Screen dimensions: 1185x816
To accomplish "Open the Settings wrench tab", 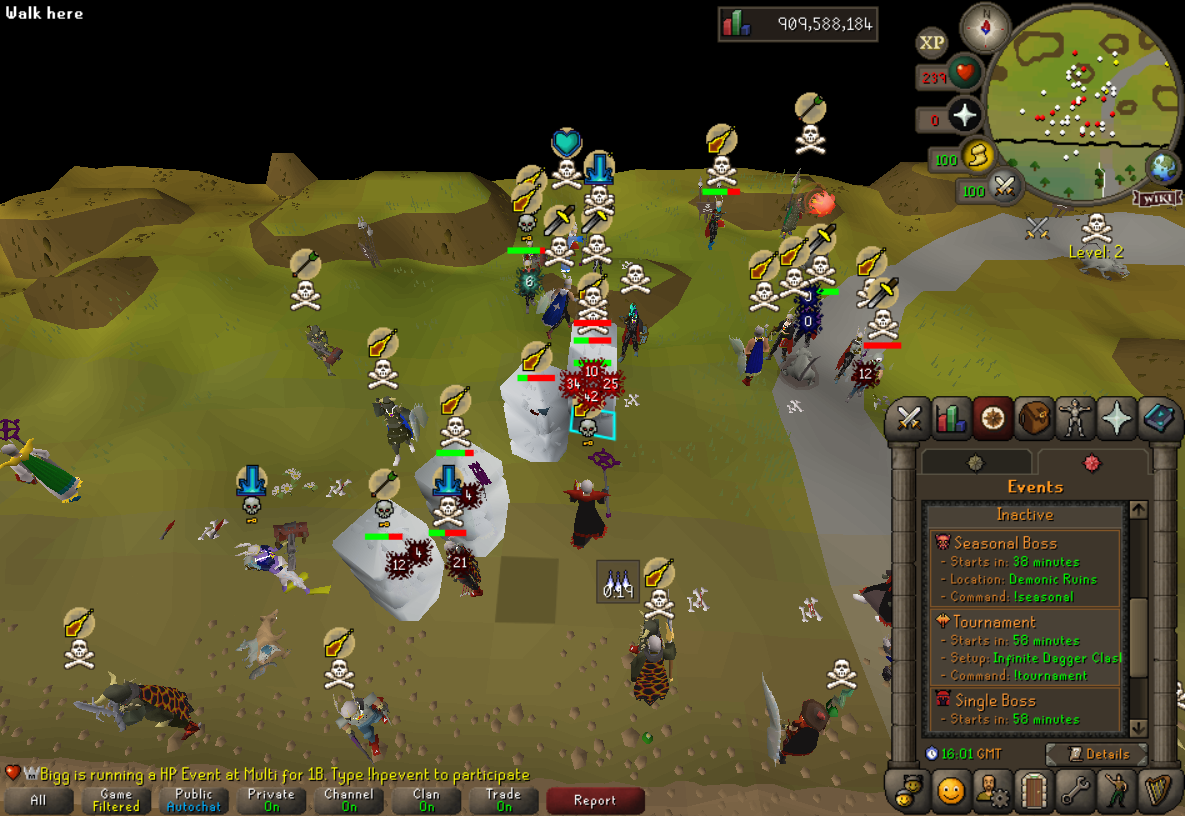I will tap(1075, 791).
